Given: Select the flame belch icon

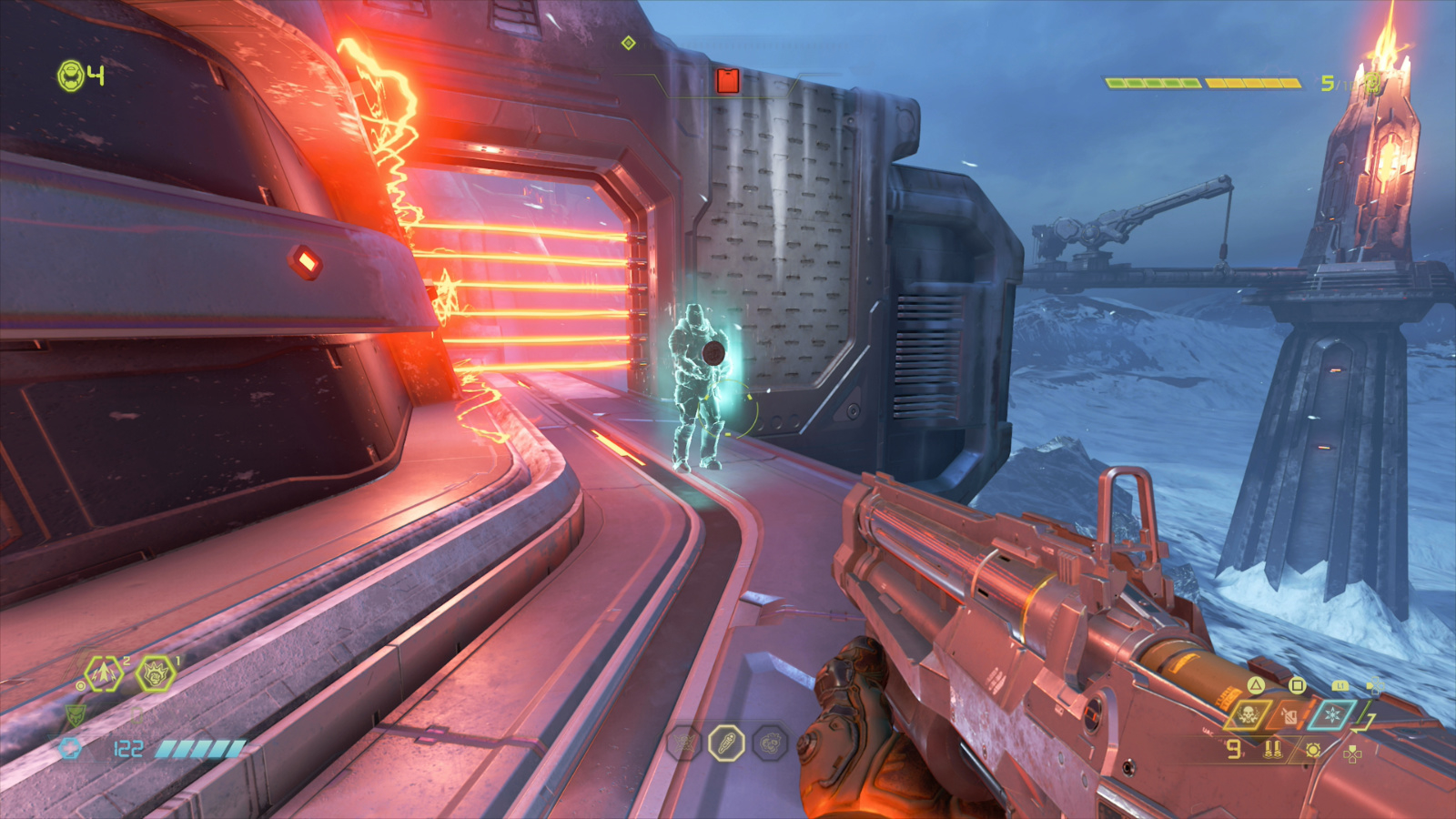Looking at the screenshot, I should click(1289, 717).
